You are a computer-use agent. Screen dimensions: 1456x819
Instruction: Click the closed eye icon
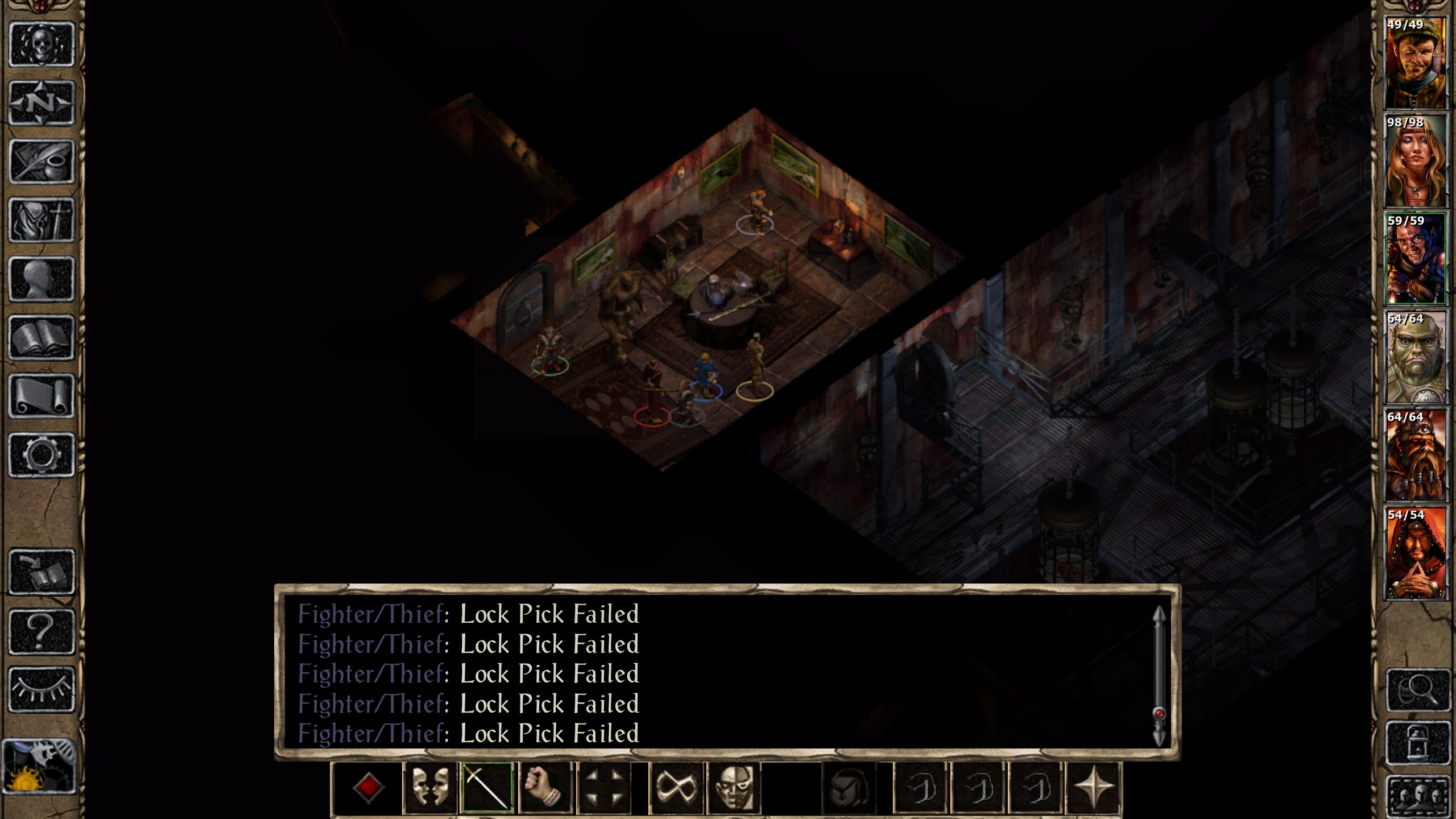(42, 689)
